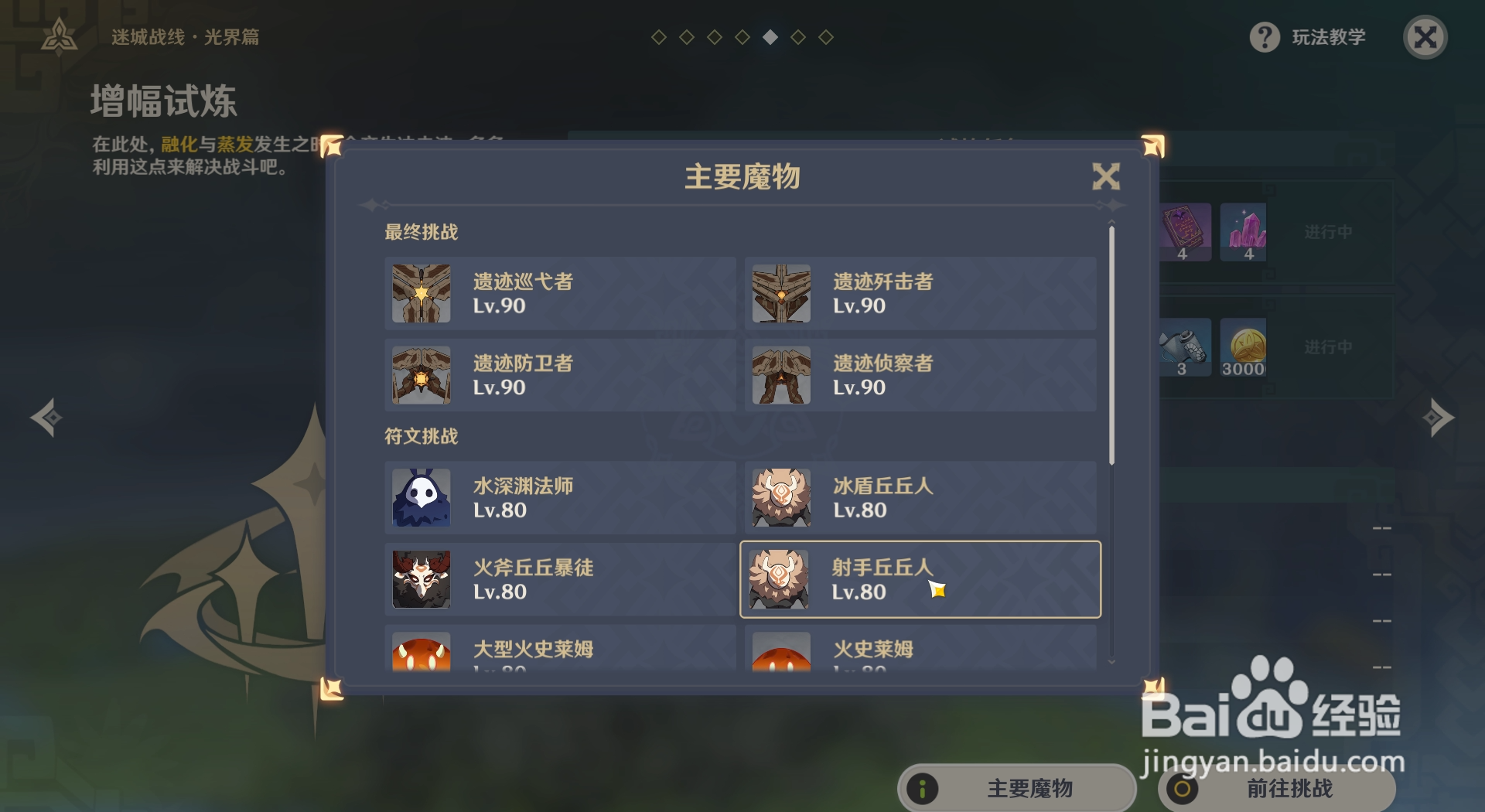Open the 遗迹侦察者 monster icon
This screenshot has width=1485, height=812.
tap(780, 376)
